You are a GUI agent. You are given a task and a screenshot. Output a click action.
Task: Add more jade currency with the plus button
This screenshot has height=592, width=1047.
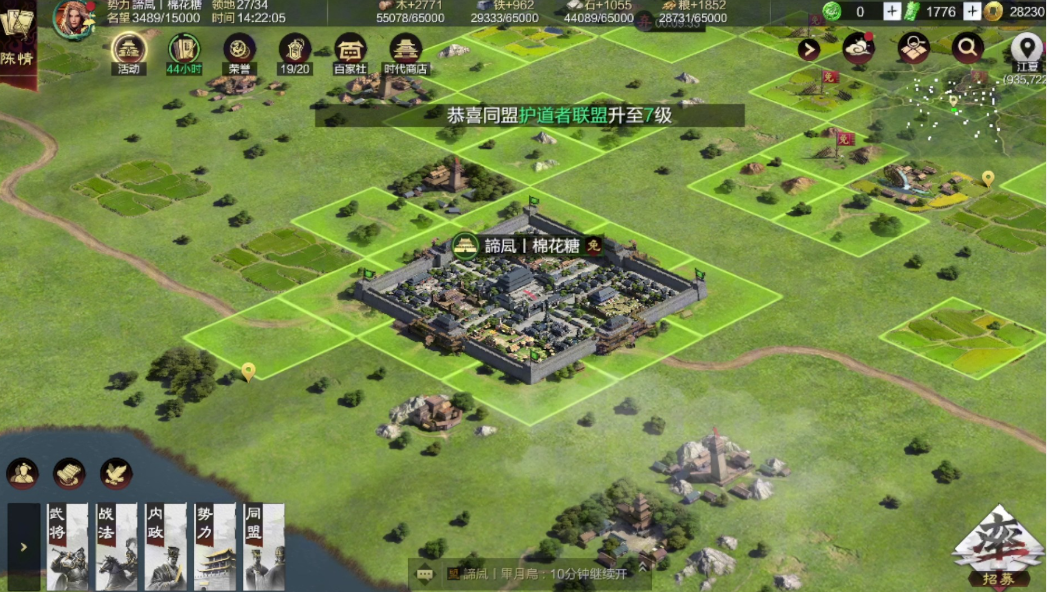[x=892, y=12]
